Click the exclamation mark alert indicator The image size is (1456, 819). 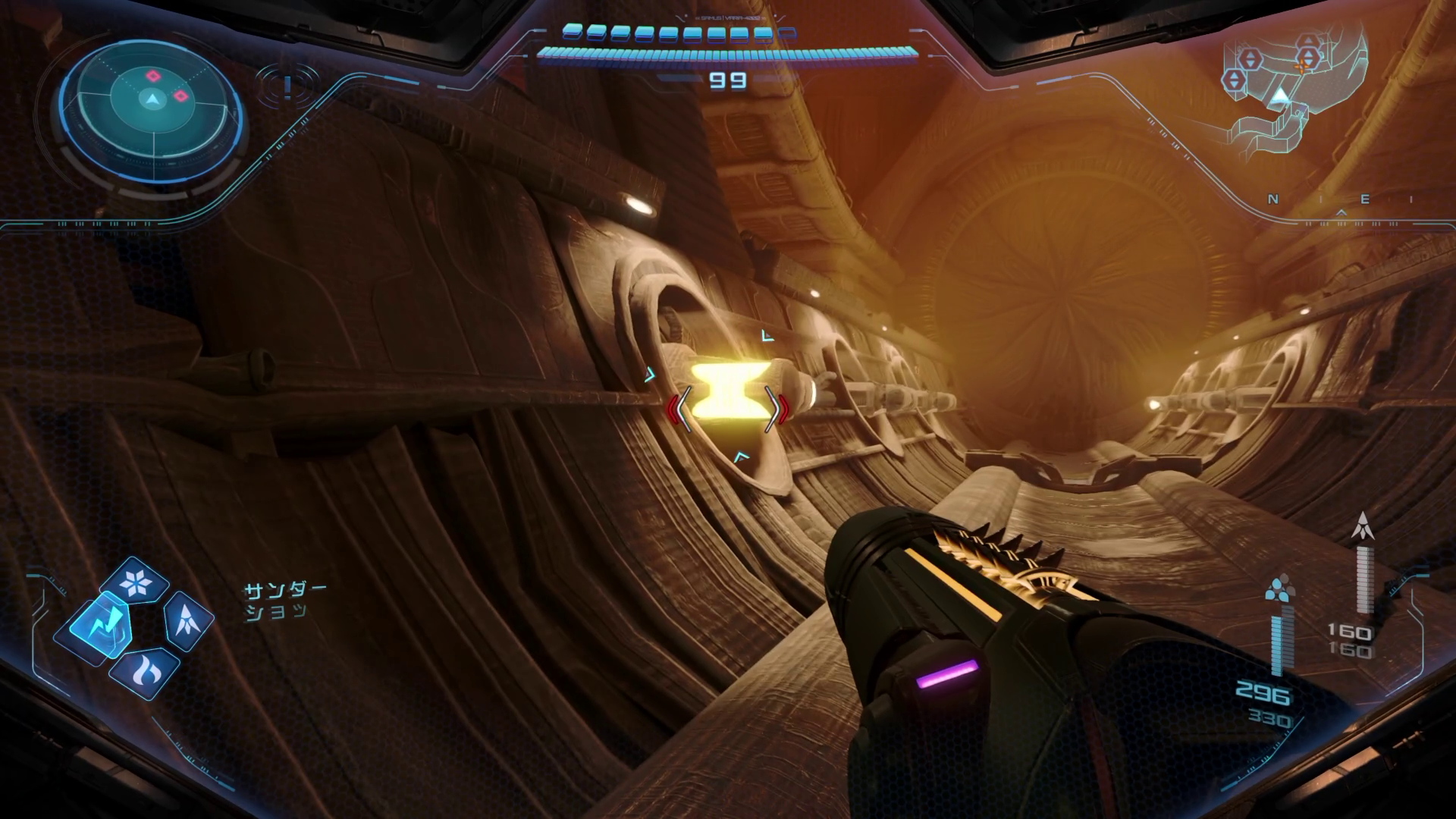(287, 87)
